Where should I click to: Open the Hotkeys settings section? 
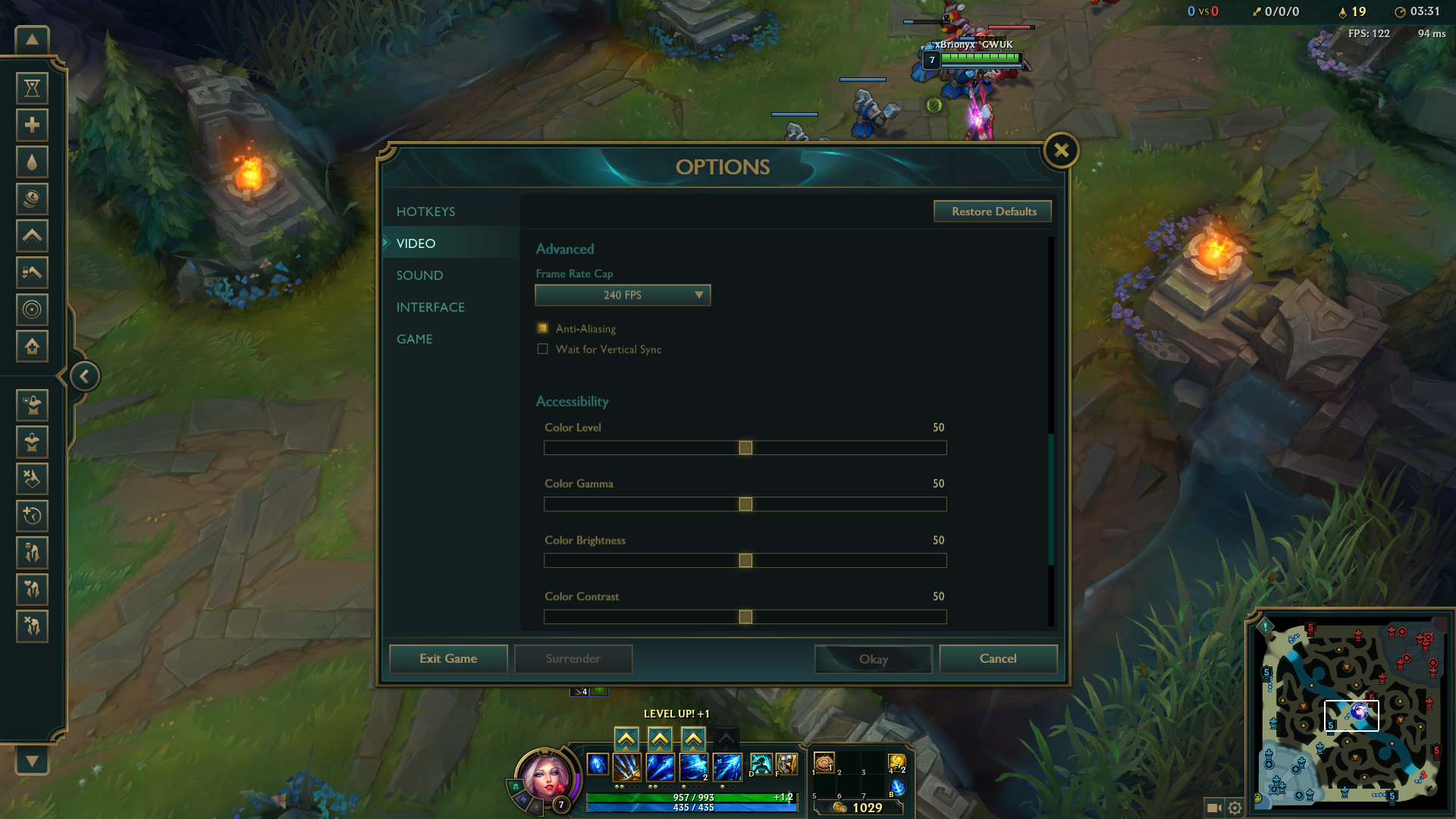pyautogui.click(x=425, y=212)
